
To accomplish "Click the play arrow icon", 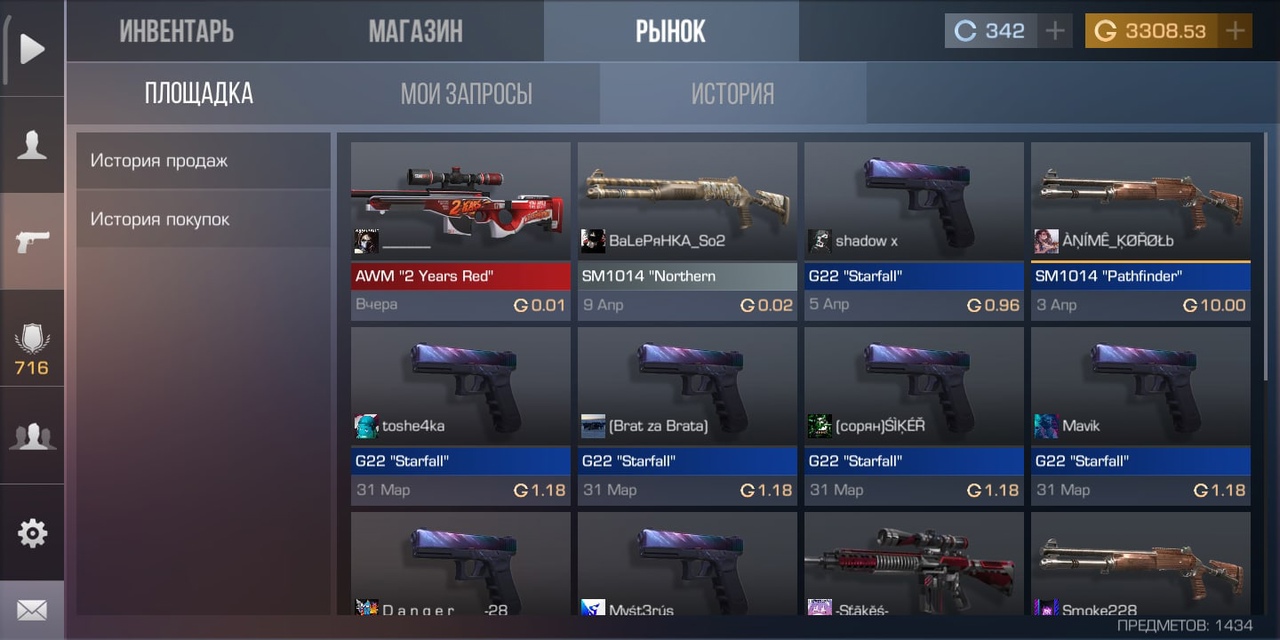I will tap(32, 48).
